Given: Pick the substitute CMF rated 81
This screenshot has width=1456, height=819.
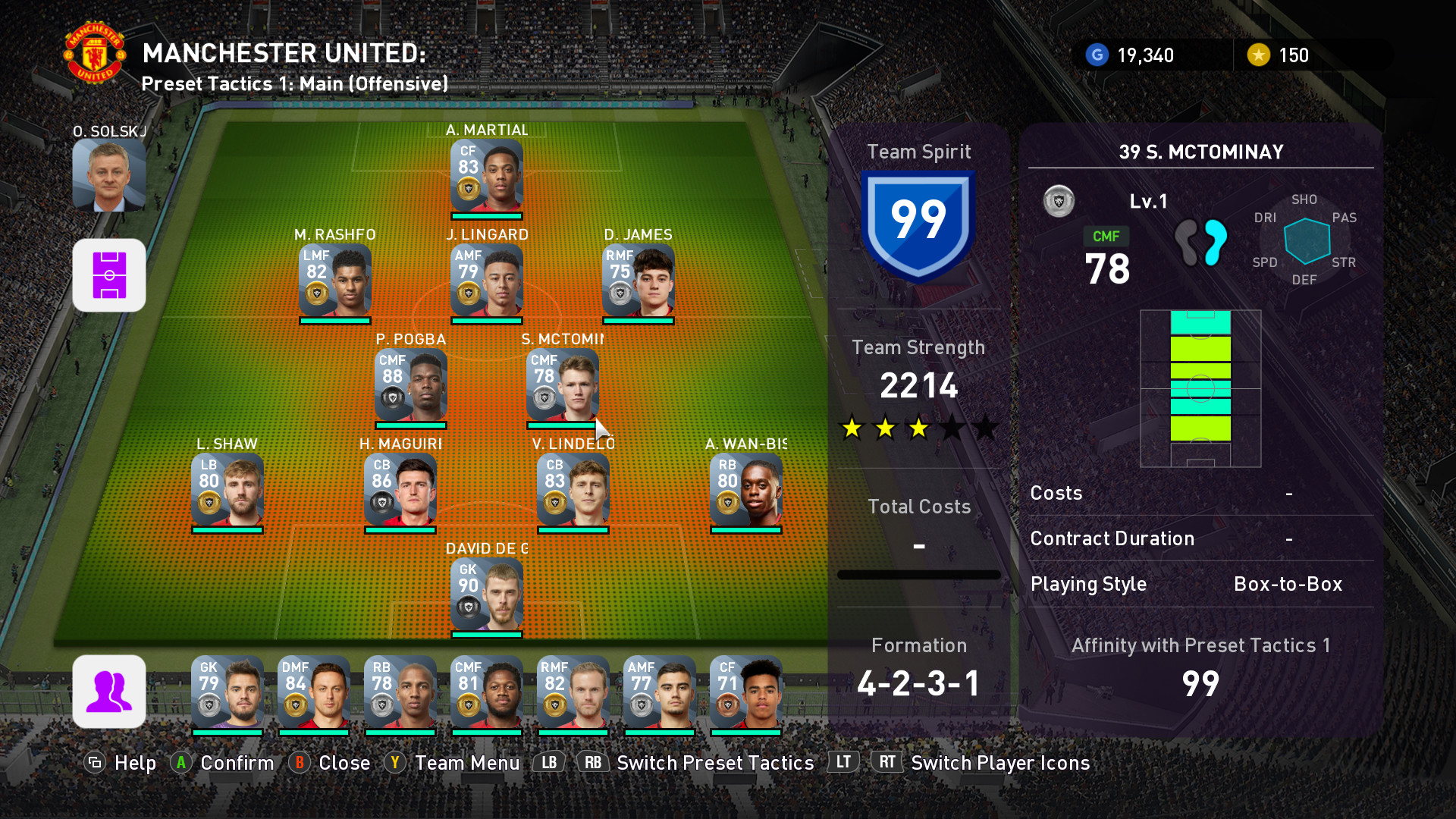Looking at the screenshot, I should click(x=486, y=692).
